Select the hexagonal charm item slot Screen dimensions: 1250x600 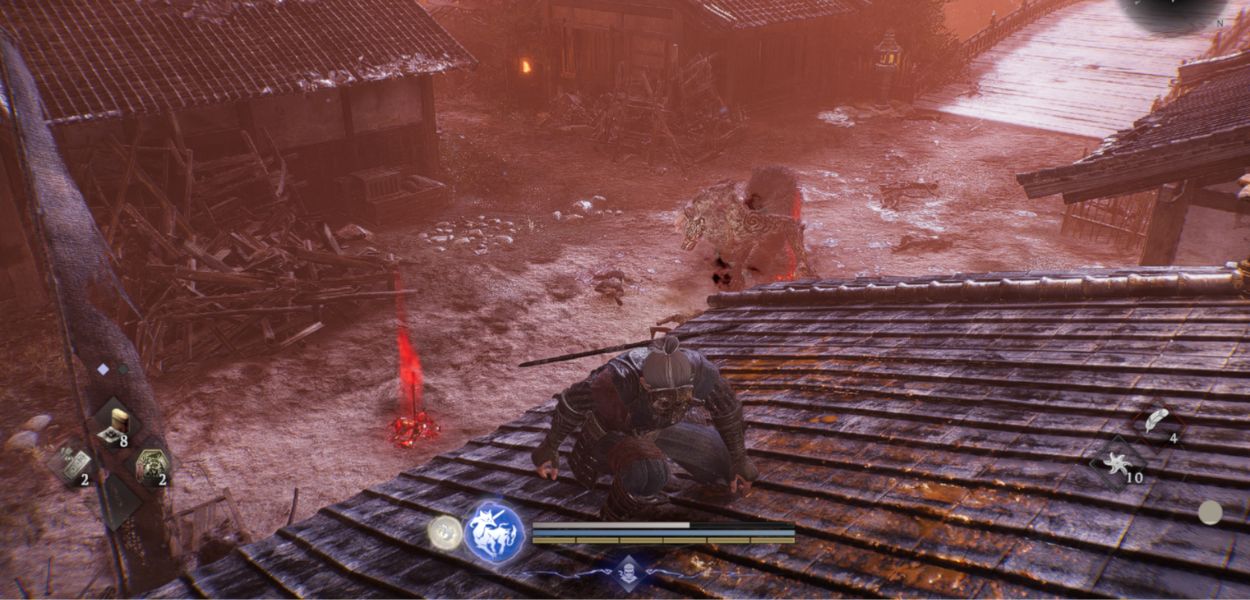[151, 463]
